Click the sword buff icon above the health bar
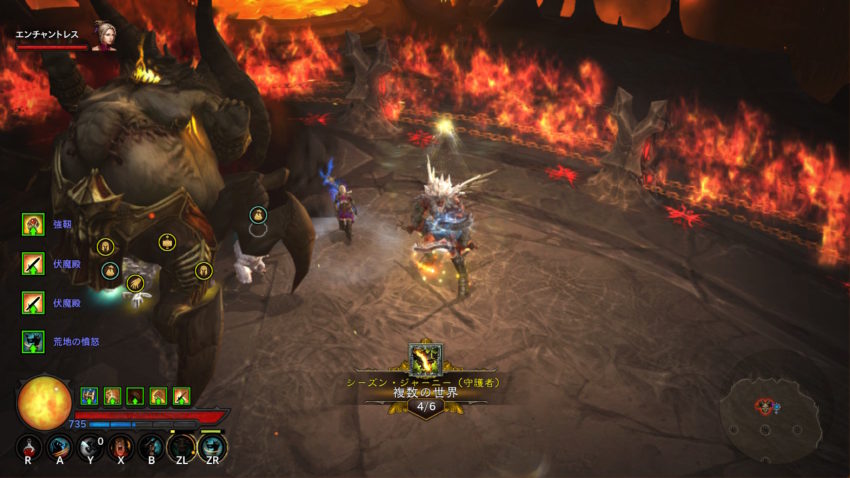 pos(181,395)
